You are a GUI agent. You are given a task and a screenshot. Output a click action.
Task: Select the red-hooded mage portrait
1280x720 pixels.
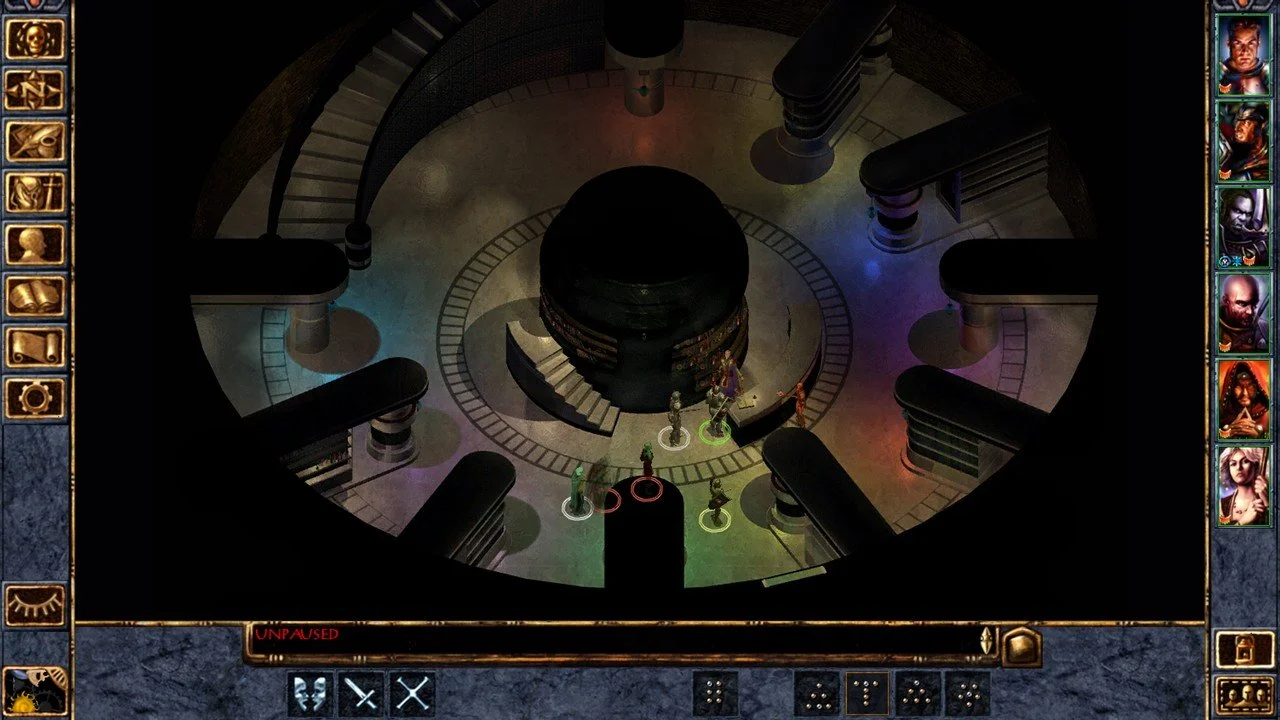(1243, 400)
